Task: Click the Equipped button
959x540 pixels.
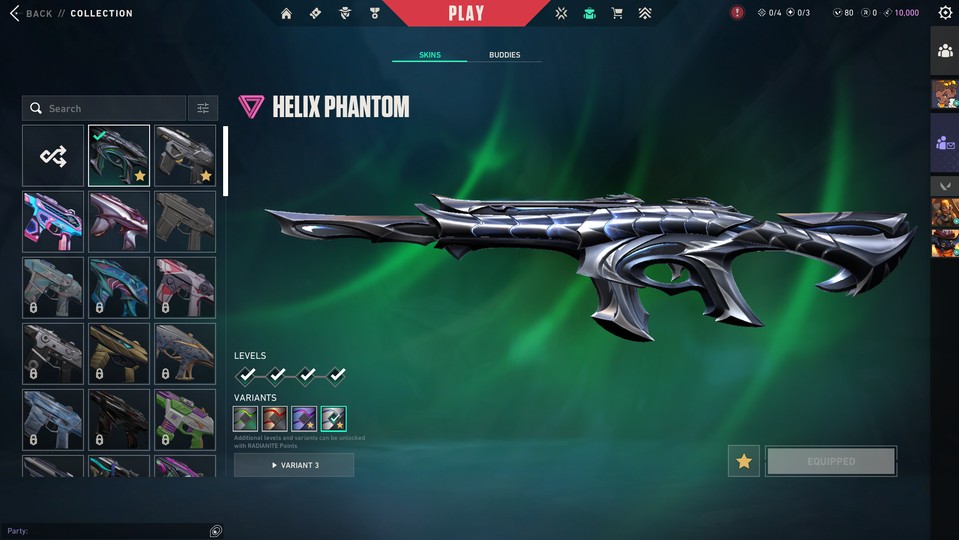Action: (x=831, y=461)
